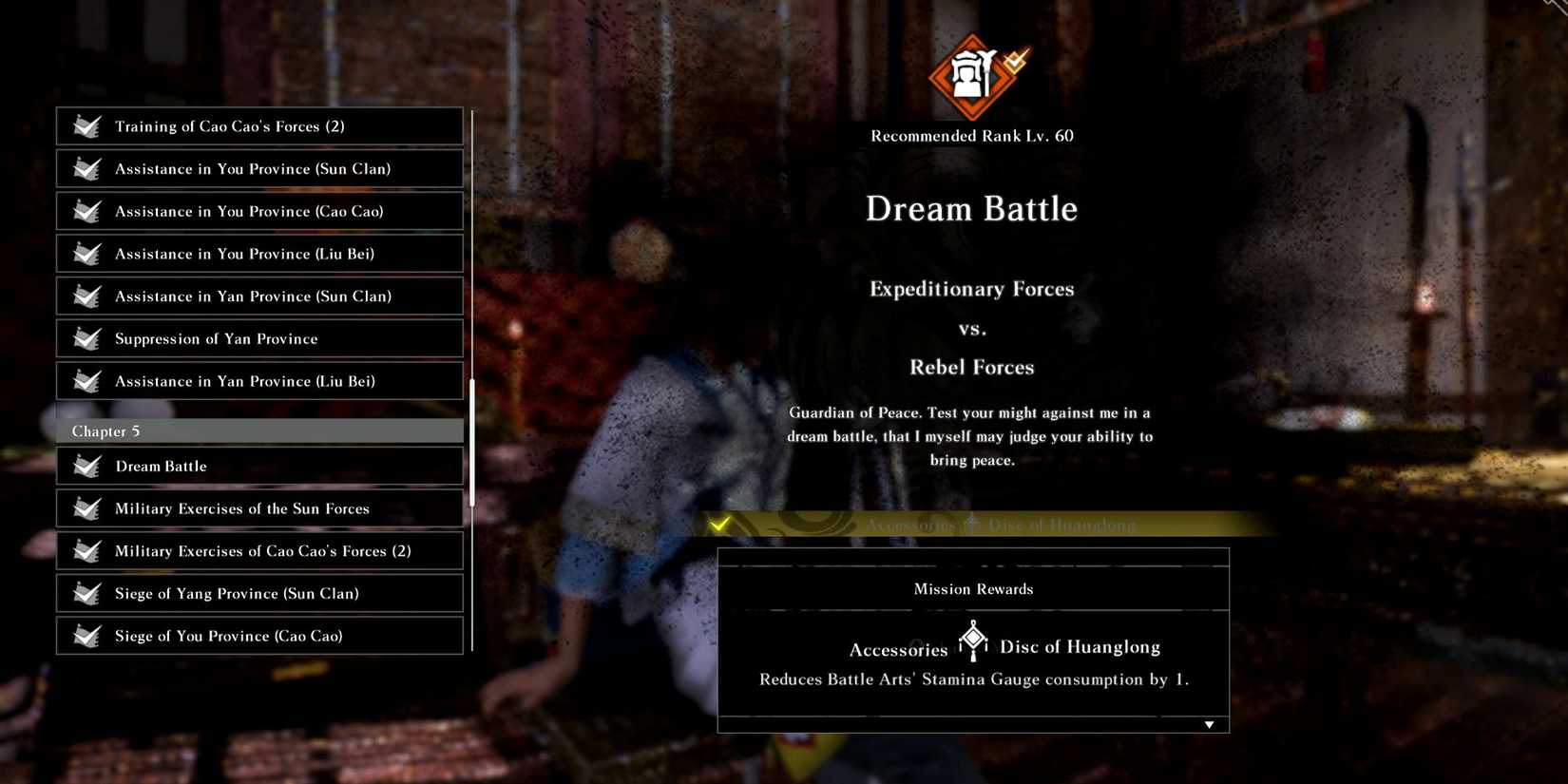This screenshot has height=784, width=1568.
Task: Click the flag icon beside Suppression of Yan Province
Action: [86, 338]
